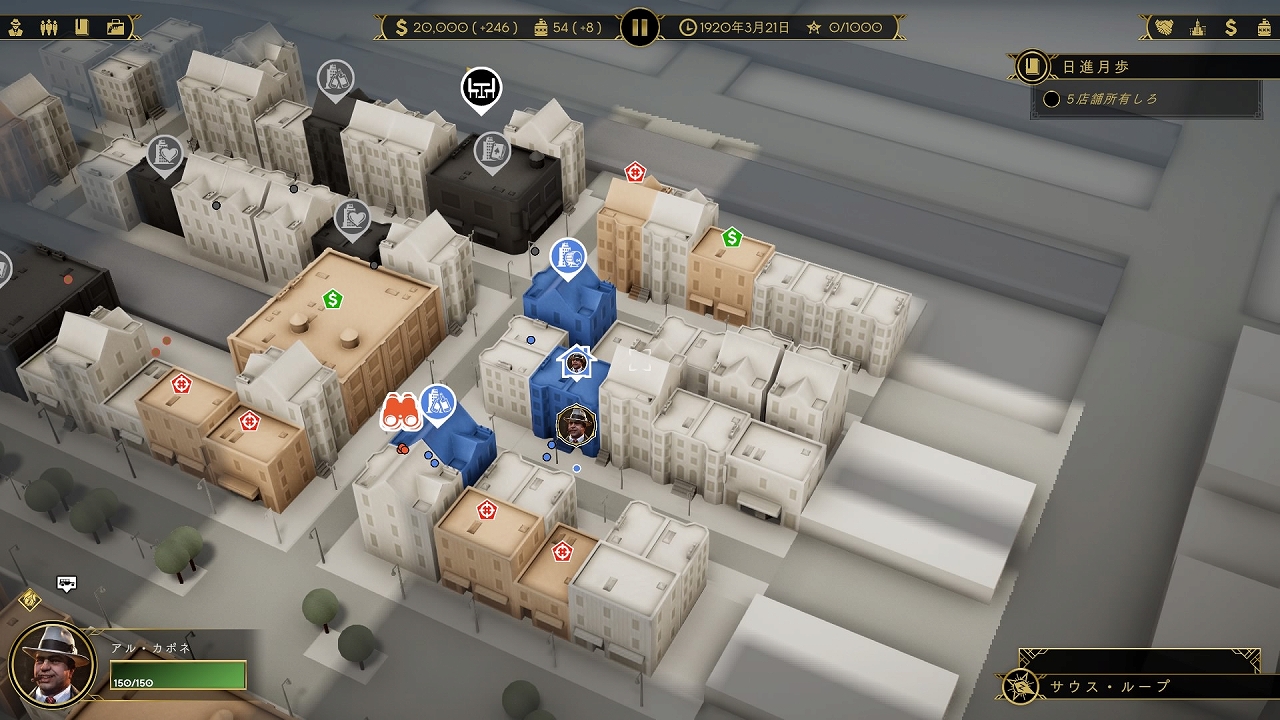Open the gun briefcase inventory icon
This screenshot has height=720, width=1280.
[116, 27]
